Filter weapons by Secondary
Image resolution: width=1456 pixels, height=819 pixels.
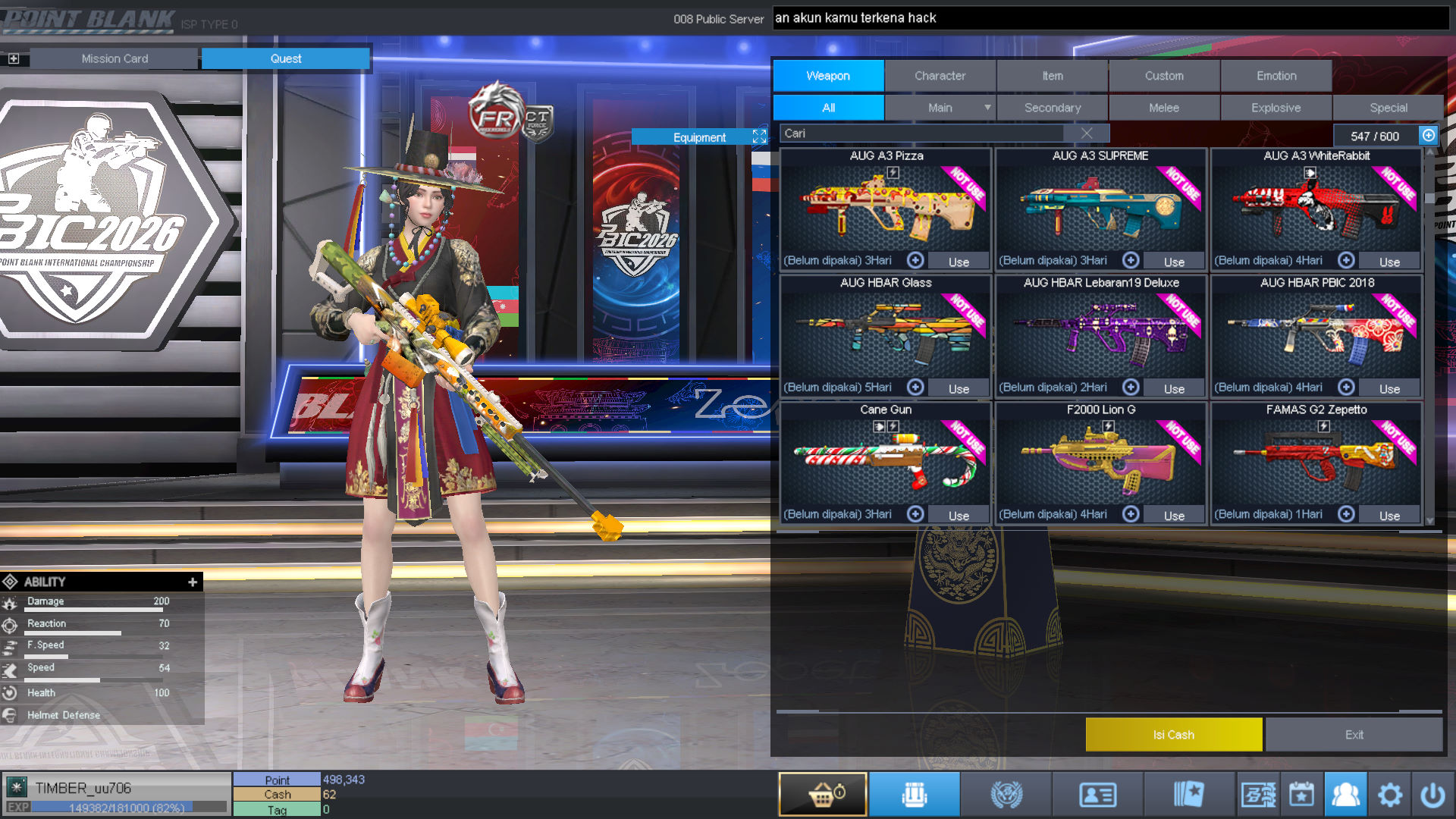point(1052,108)
